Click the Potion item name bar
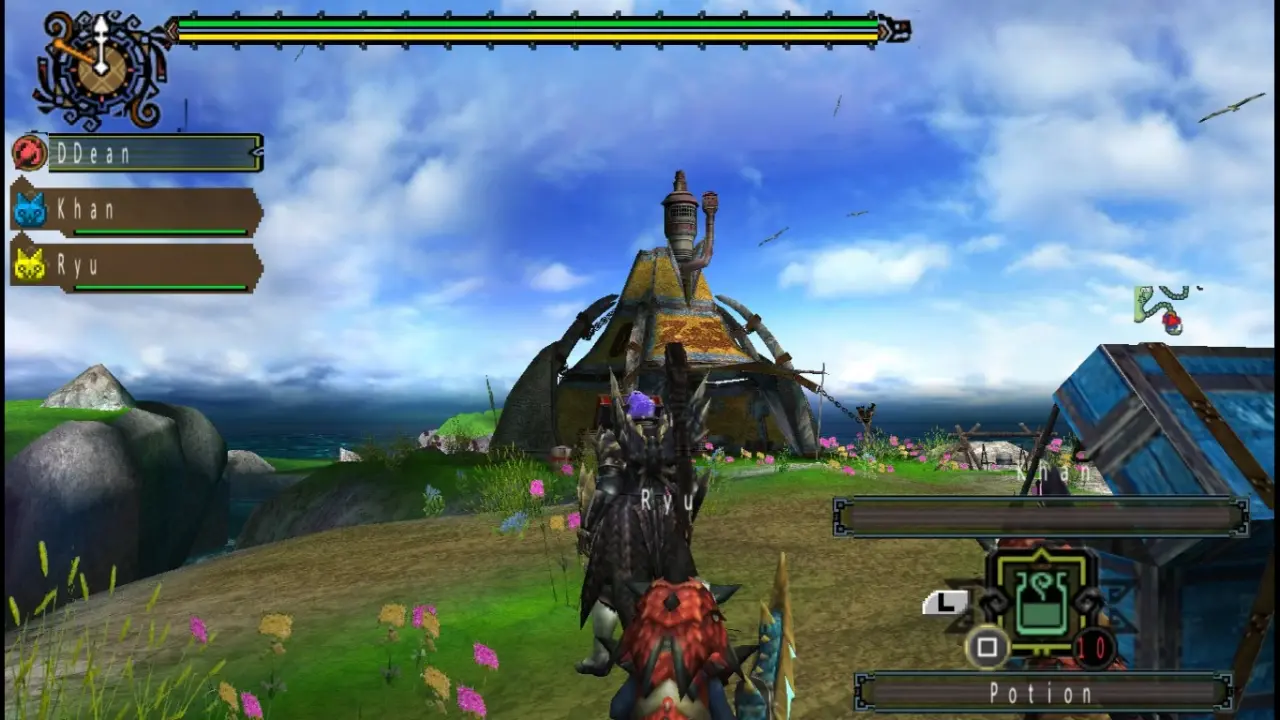1280x720 pixels. pyautogui.click(x=1042, y=692)
